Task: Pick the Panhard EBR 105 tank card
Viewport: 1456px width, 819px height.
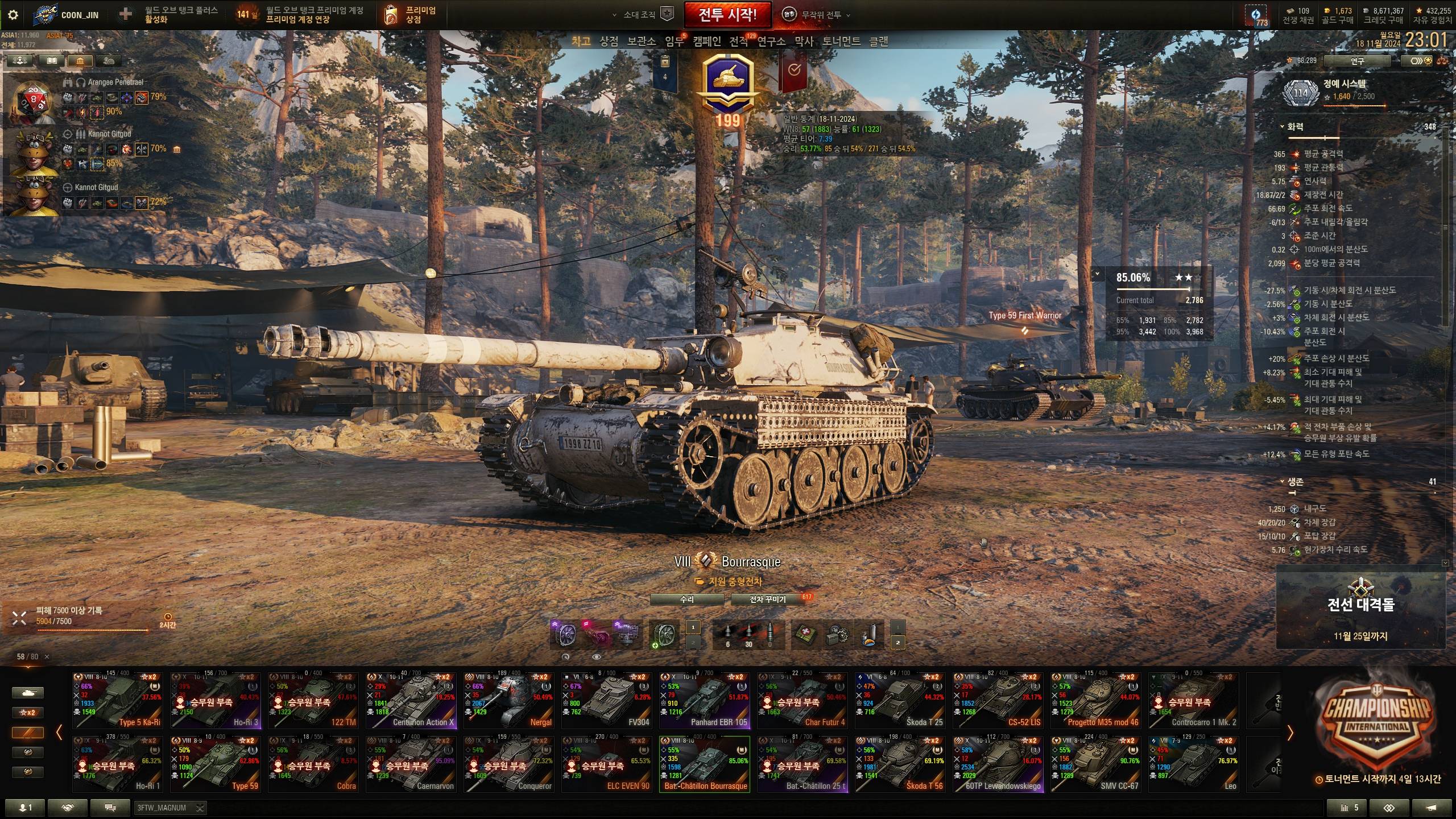Action: (x=704, y=700)
